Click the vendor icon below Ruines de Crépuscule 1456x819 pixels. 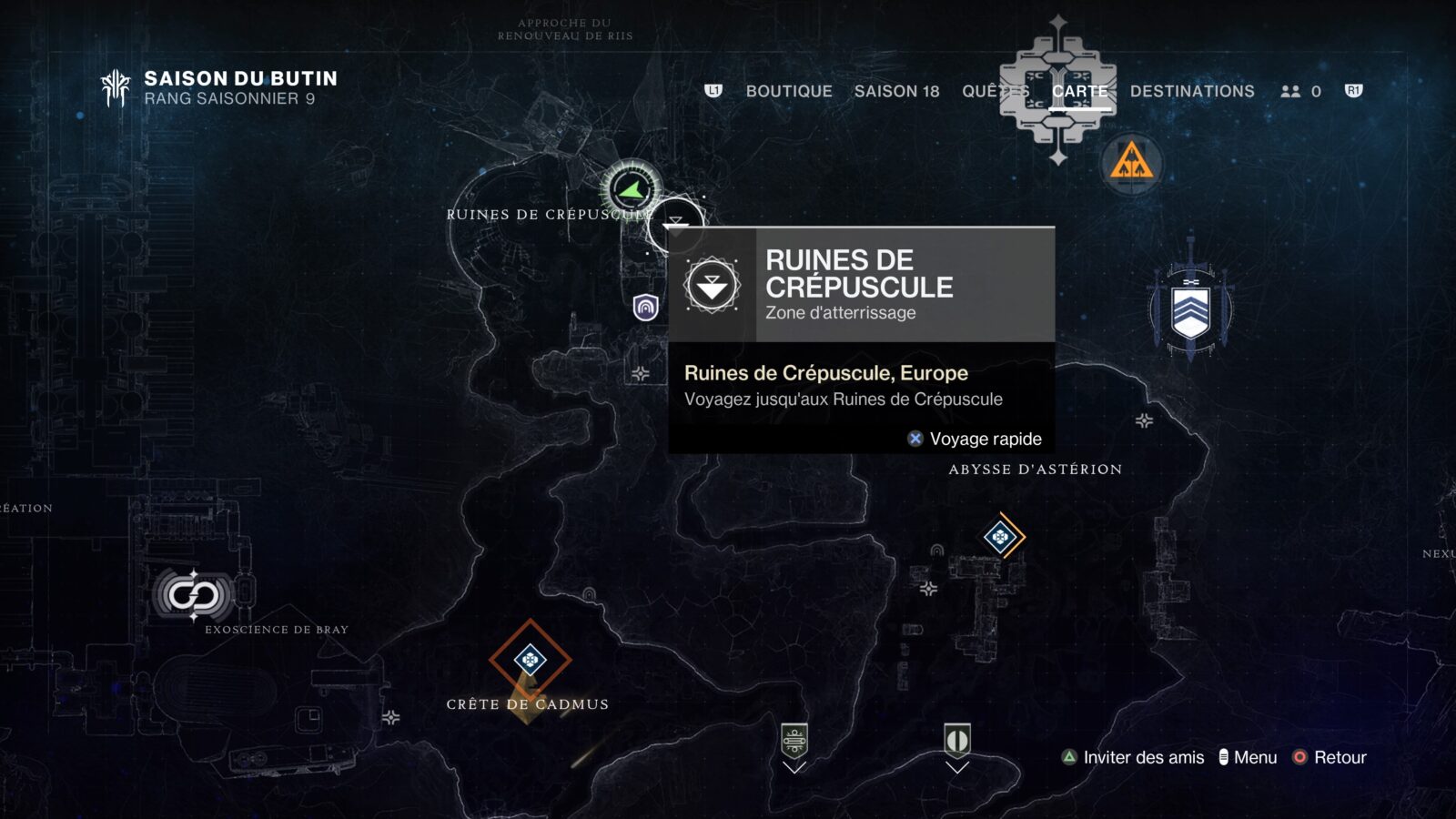[x=645, y=308]
